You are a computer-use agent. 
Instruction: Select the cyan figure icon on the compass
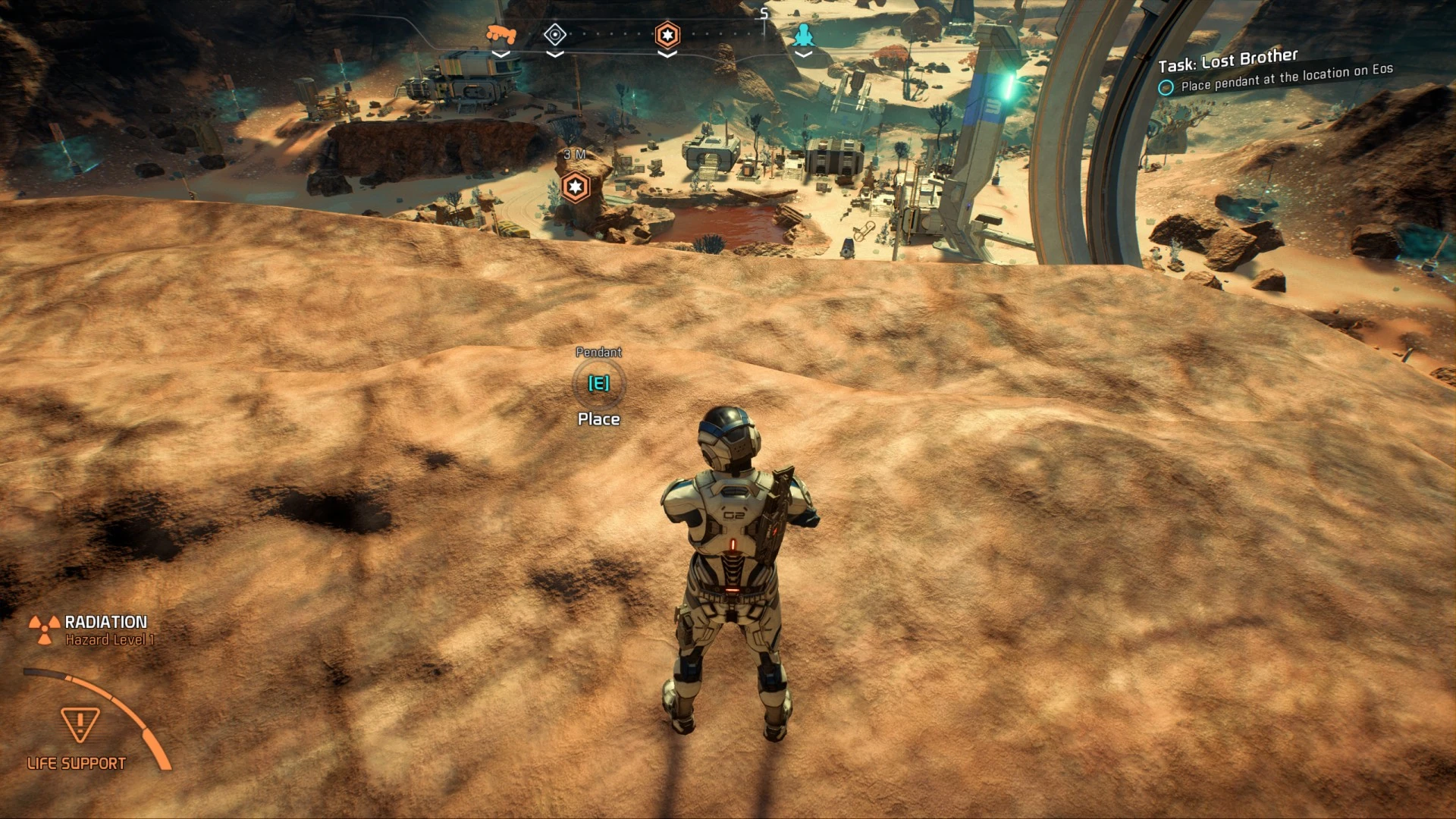803,35
